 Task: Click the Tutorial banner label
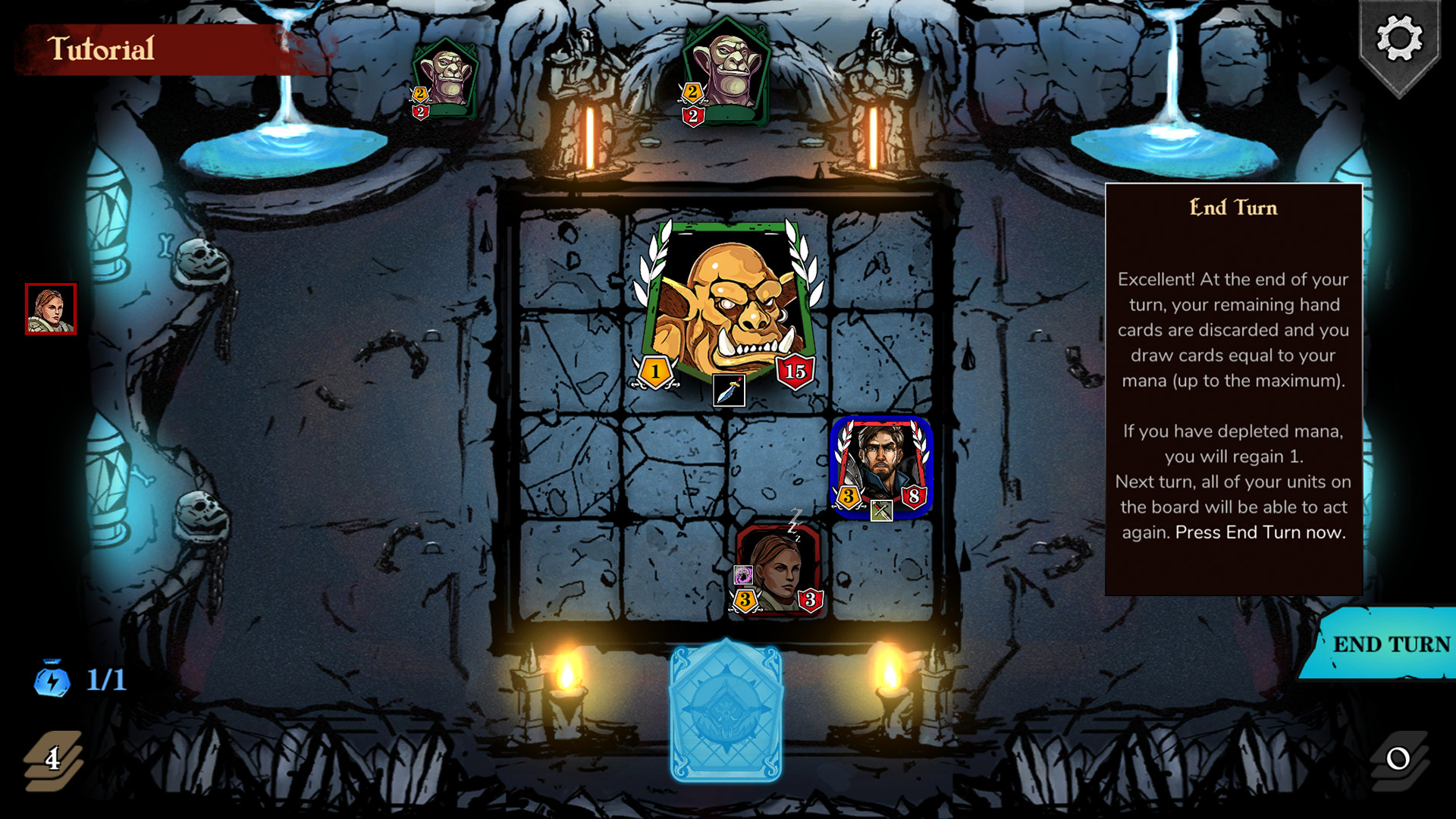103,52
